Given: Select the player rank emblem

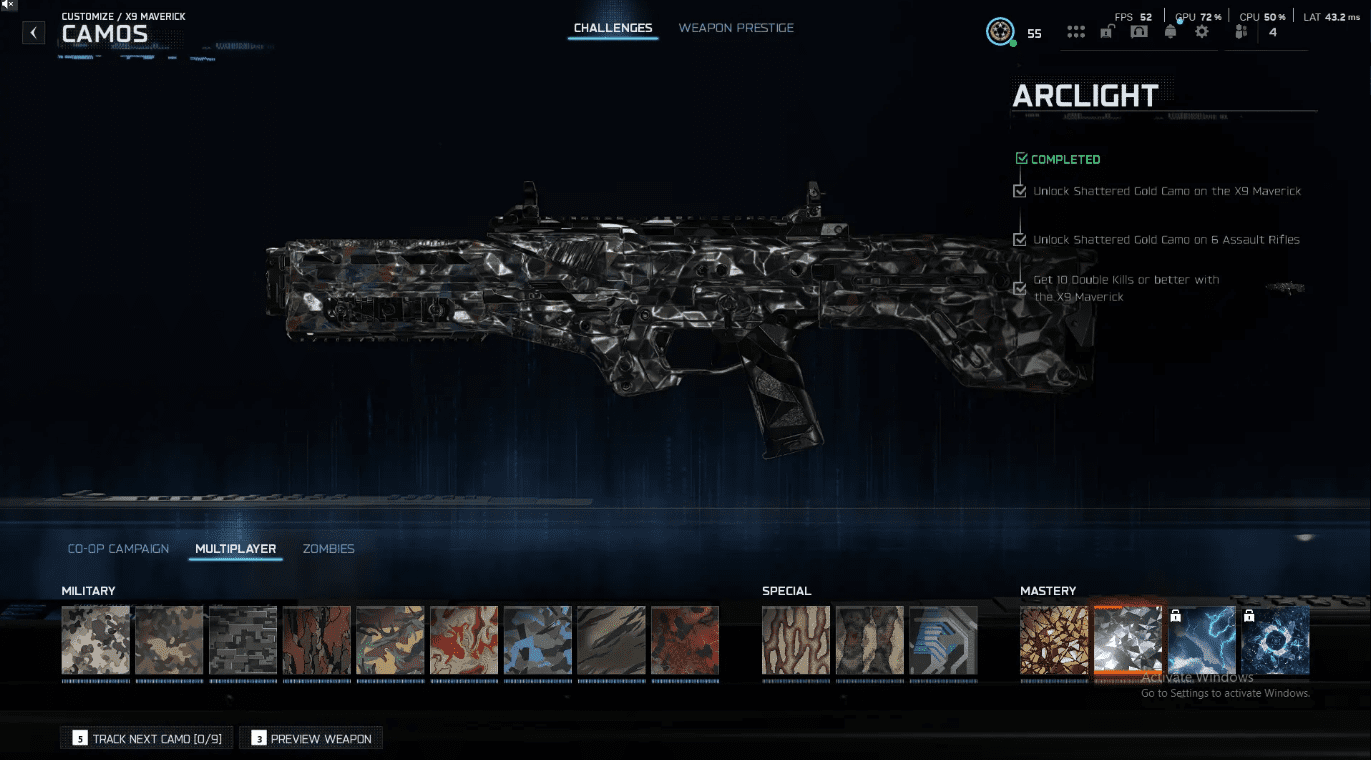Looking at the screenshot, I should pos(1000,32).
